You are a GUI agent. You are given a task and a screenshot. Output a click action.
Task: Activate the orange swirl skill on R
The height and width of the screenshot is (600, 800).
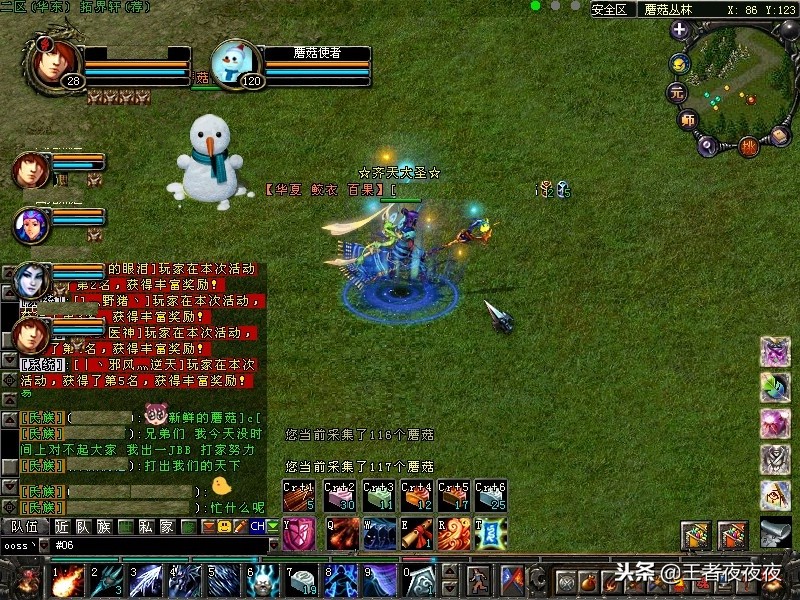click(x=452, y=534)
